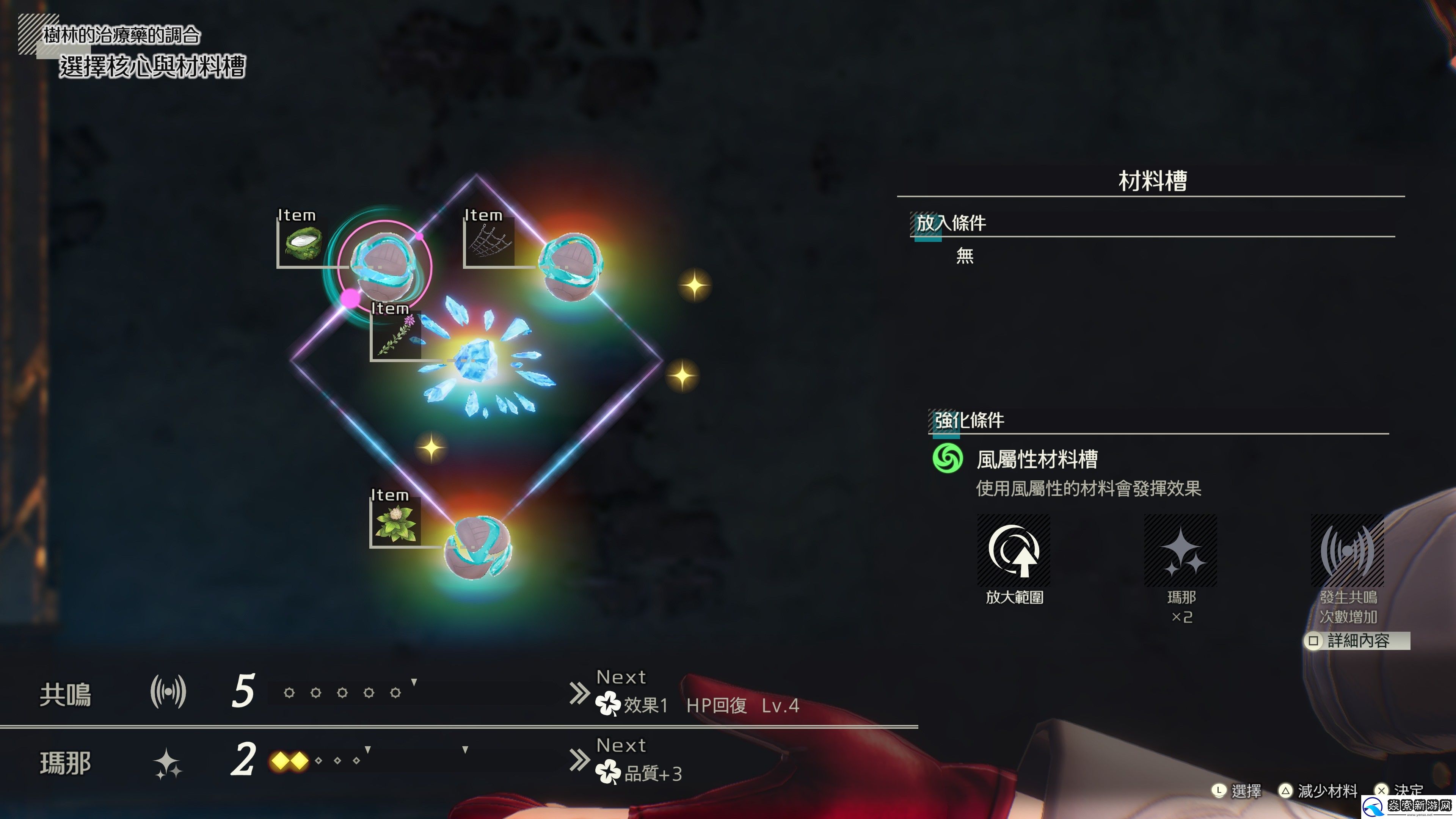1456x819 pixels.
Task: Click the green wind attribute swirl icon
Action: 948,458
